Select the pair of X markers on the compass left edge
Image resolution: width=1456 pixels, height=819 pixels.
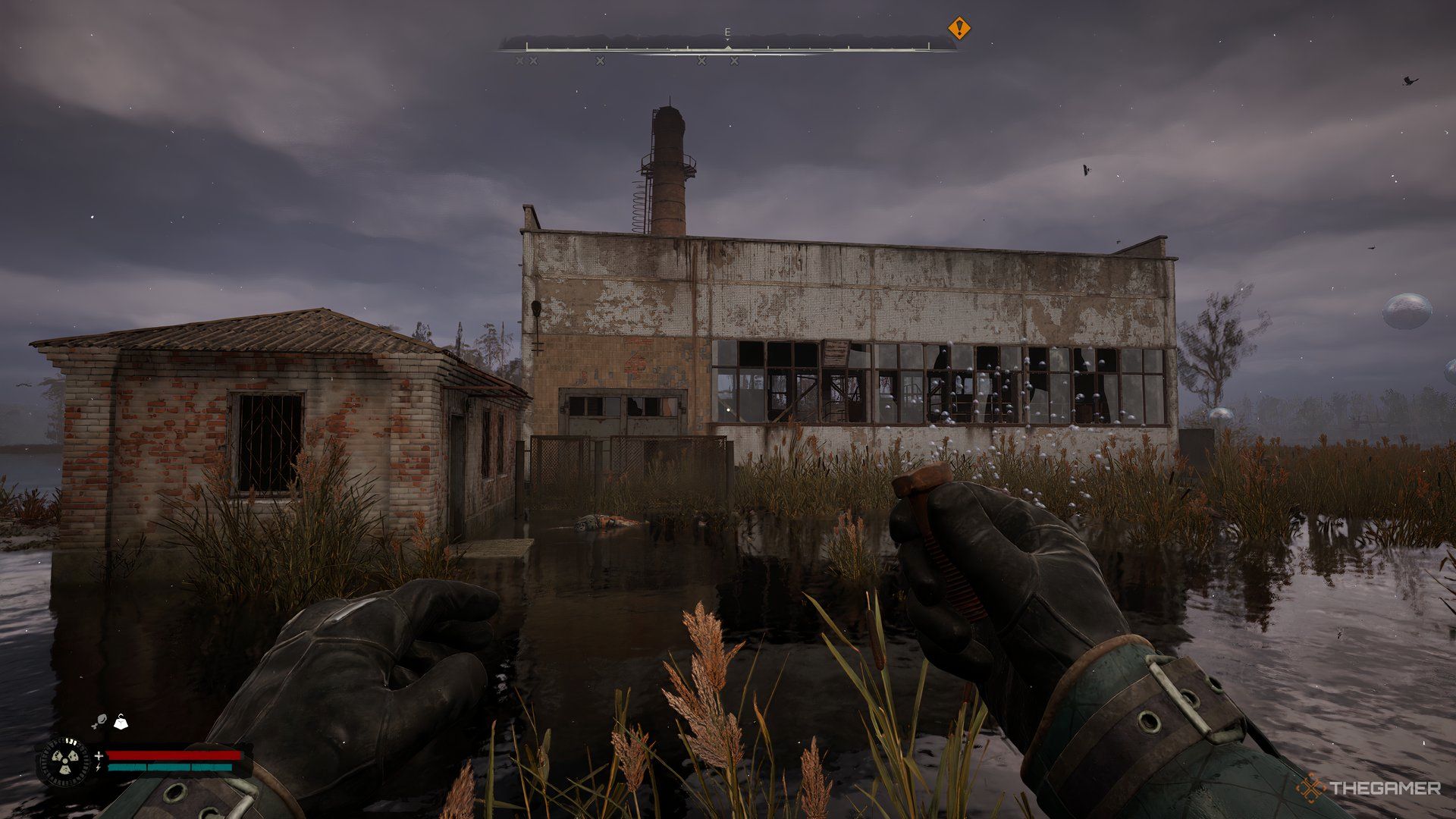526,61
